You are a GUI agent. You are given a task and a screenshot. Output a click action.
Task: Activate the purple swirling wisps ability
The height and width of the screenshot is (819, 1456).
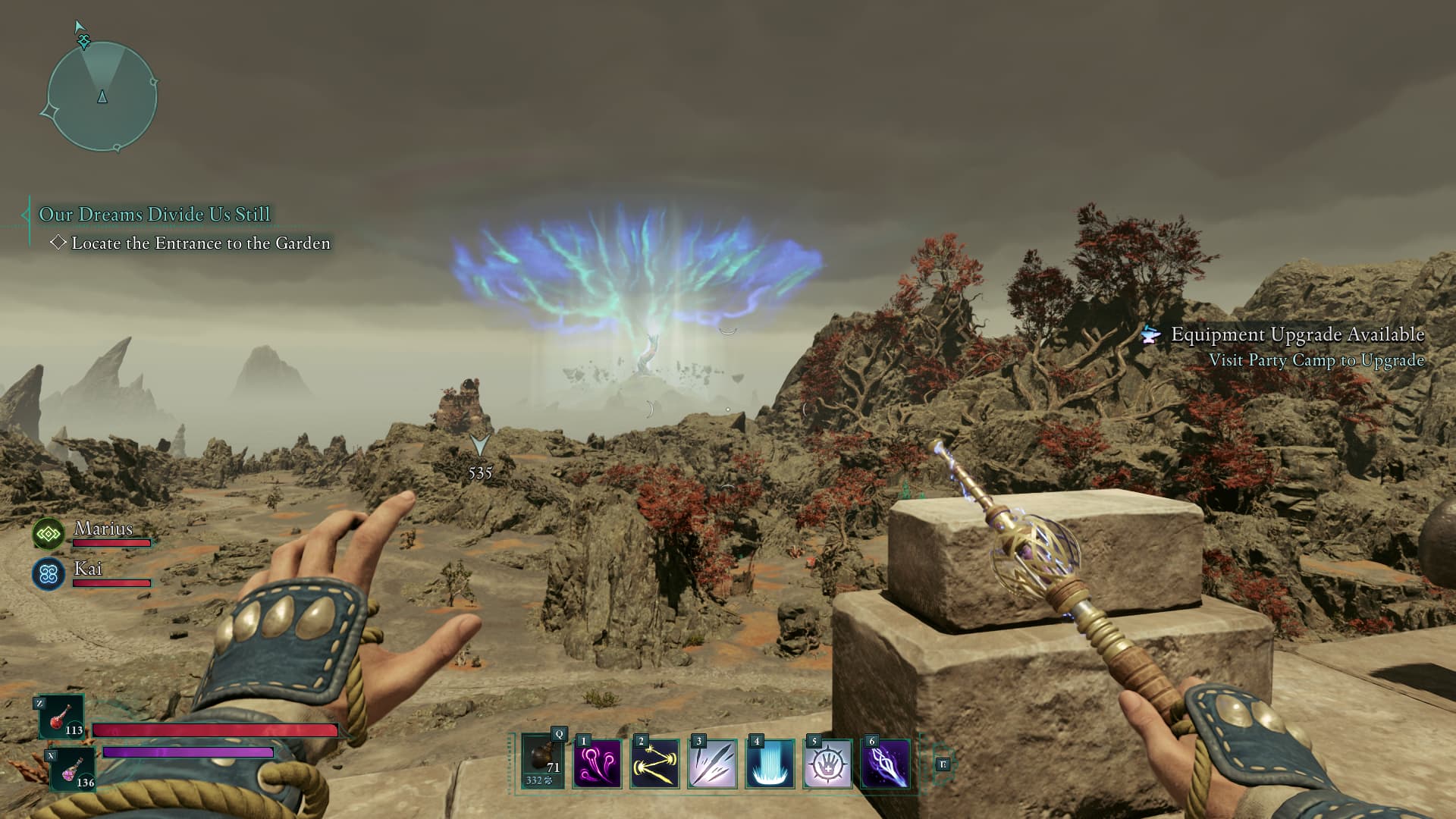tap(597, 764)
